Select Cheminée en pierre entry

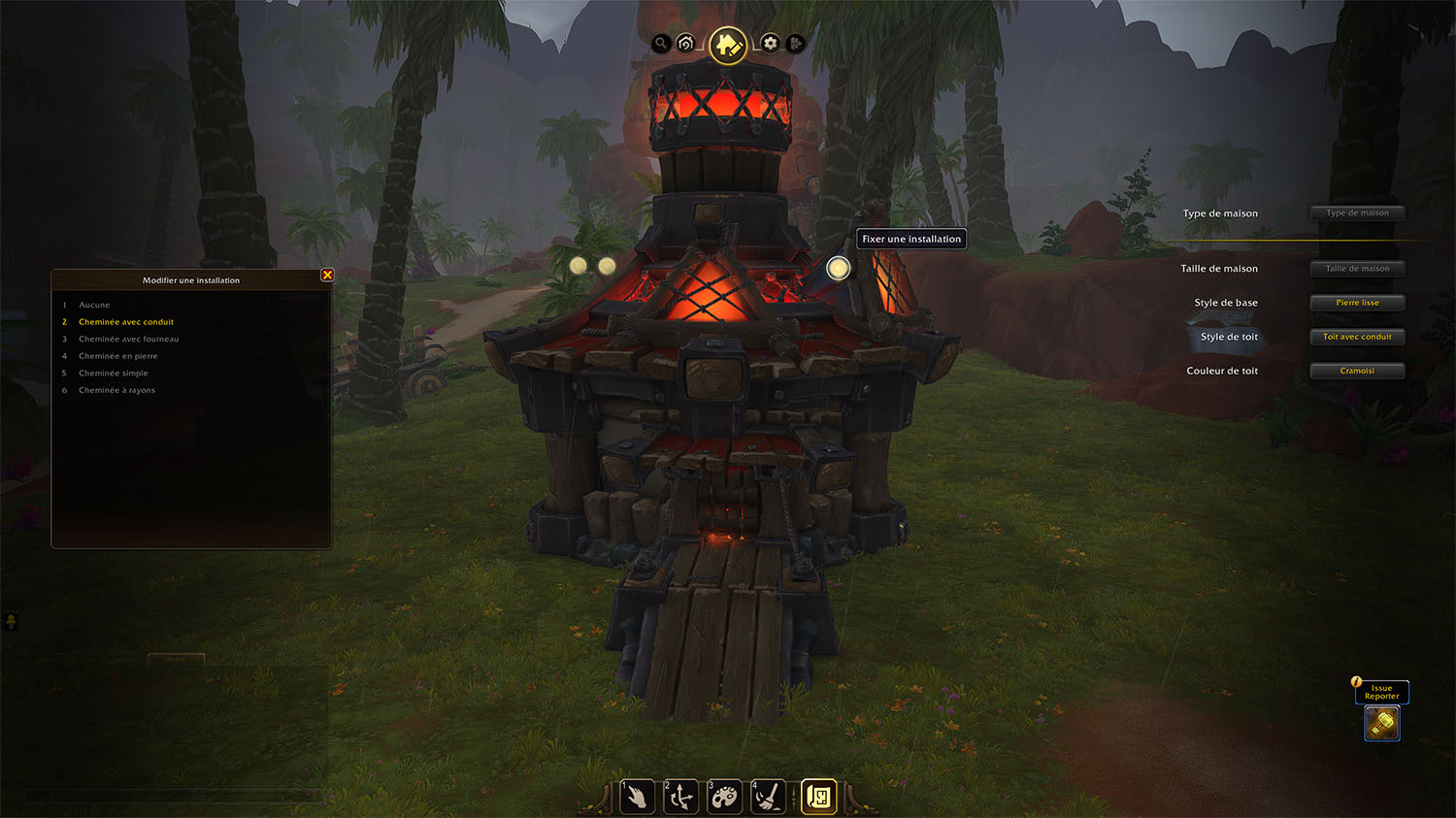coord(117,356)
